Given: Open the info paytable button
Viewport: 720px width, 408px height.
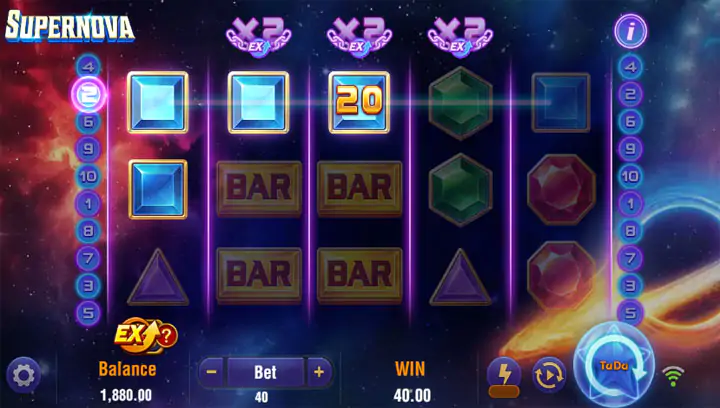Looking at the screenshot, I should click(630, 31).
